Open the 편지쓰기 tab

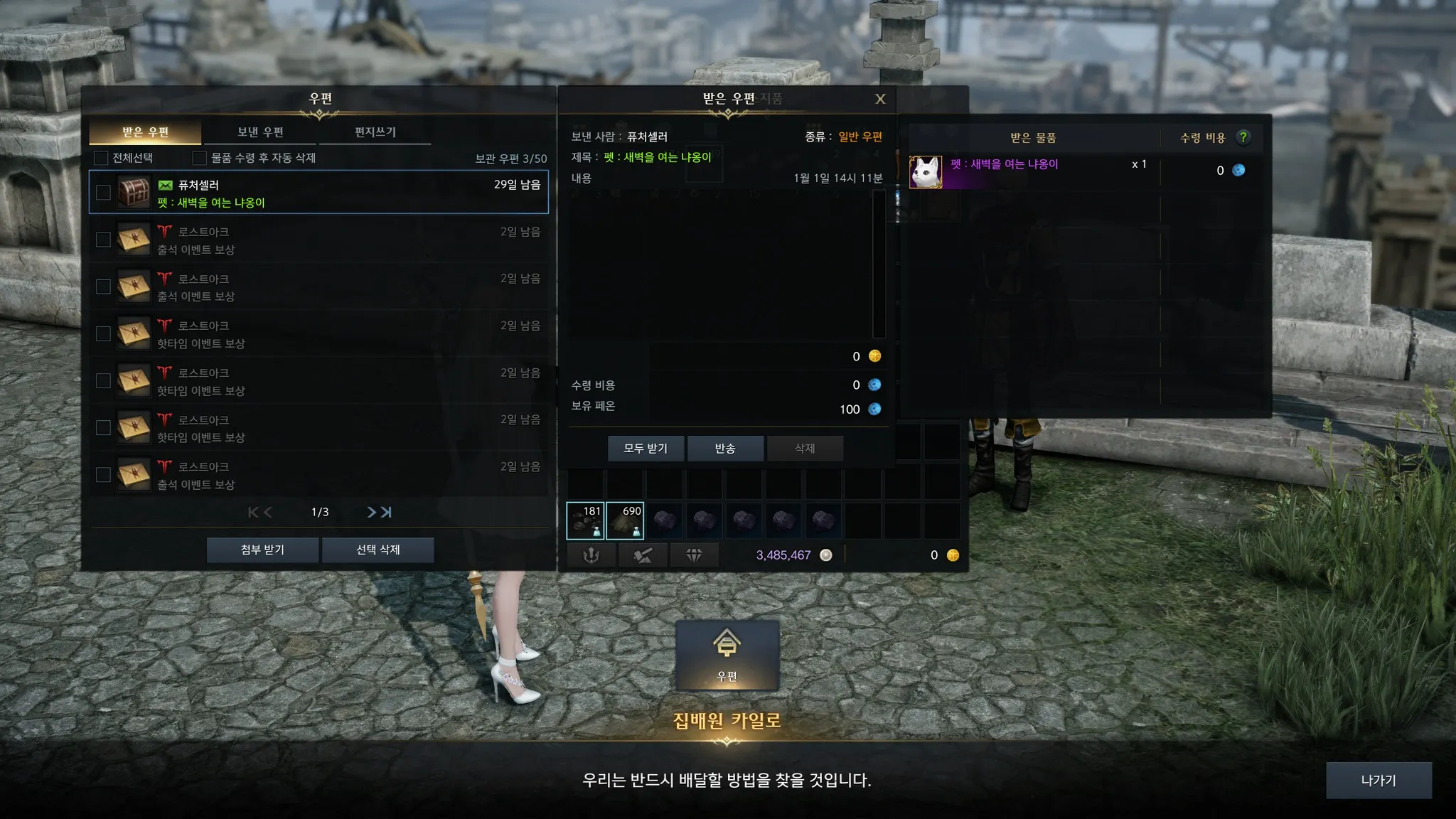[x=375, y=132]
